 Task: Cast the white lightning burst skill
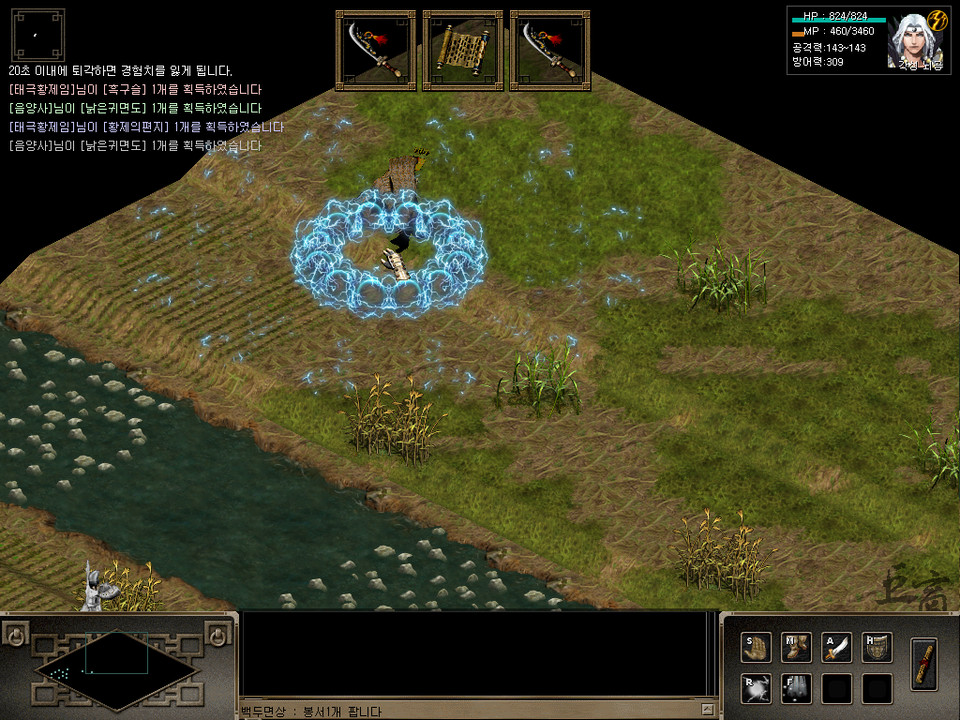pos(756,688)
